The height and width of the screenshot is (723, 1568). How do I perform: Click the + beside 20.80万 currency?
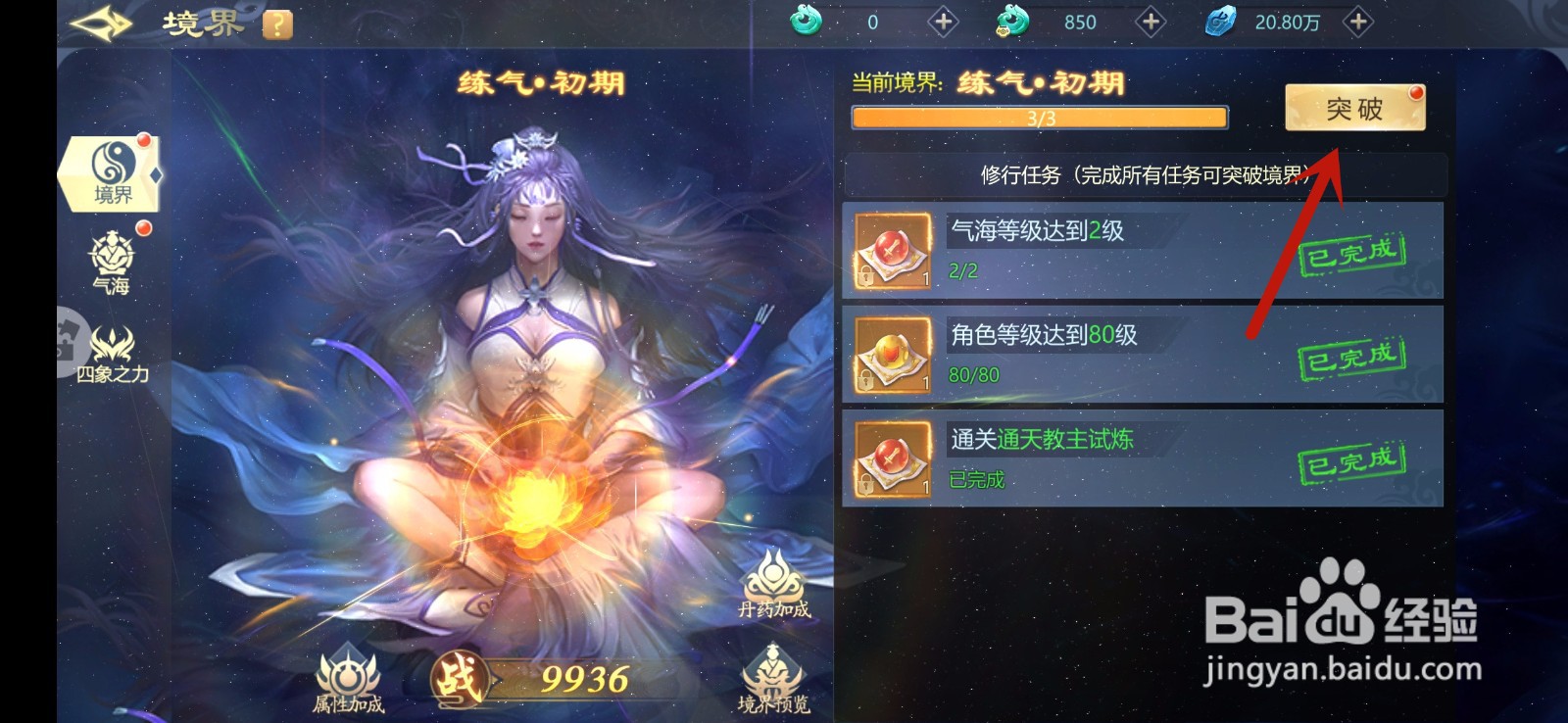pos(1356,21)
